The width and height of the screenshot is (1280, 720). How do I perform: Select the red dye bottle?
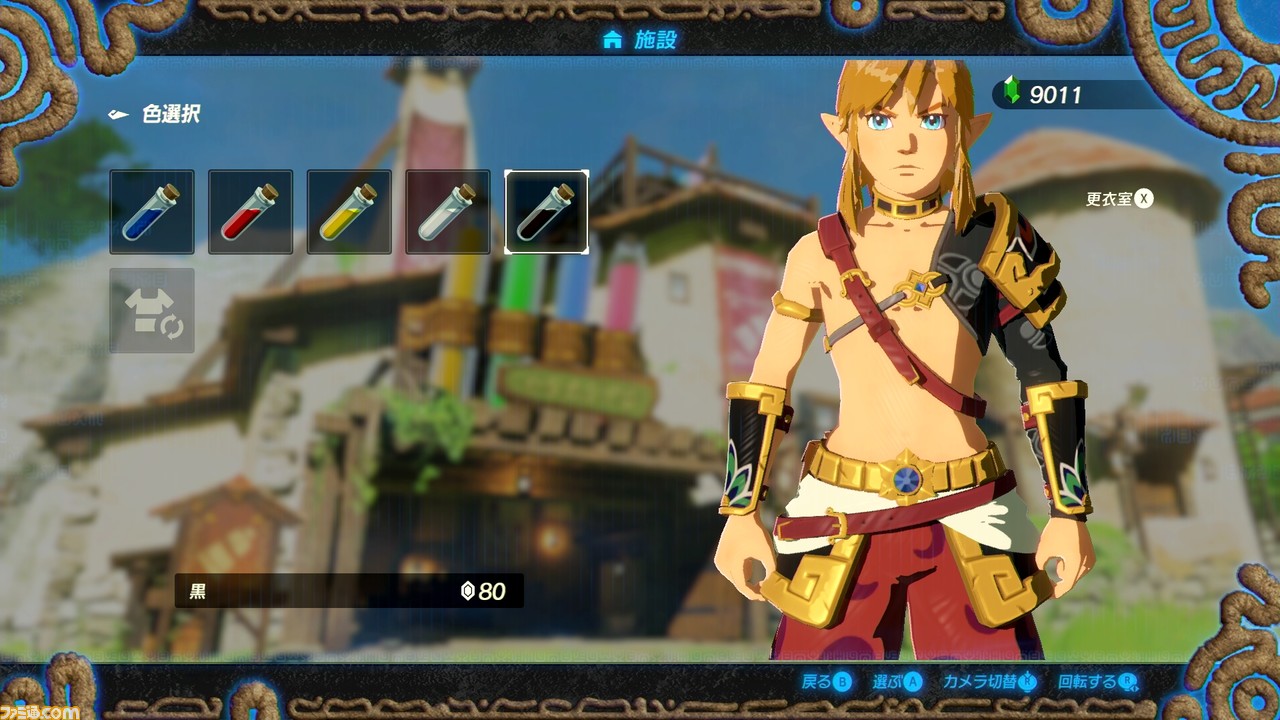(250, 211)
